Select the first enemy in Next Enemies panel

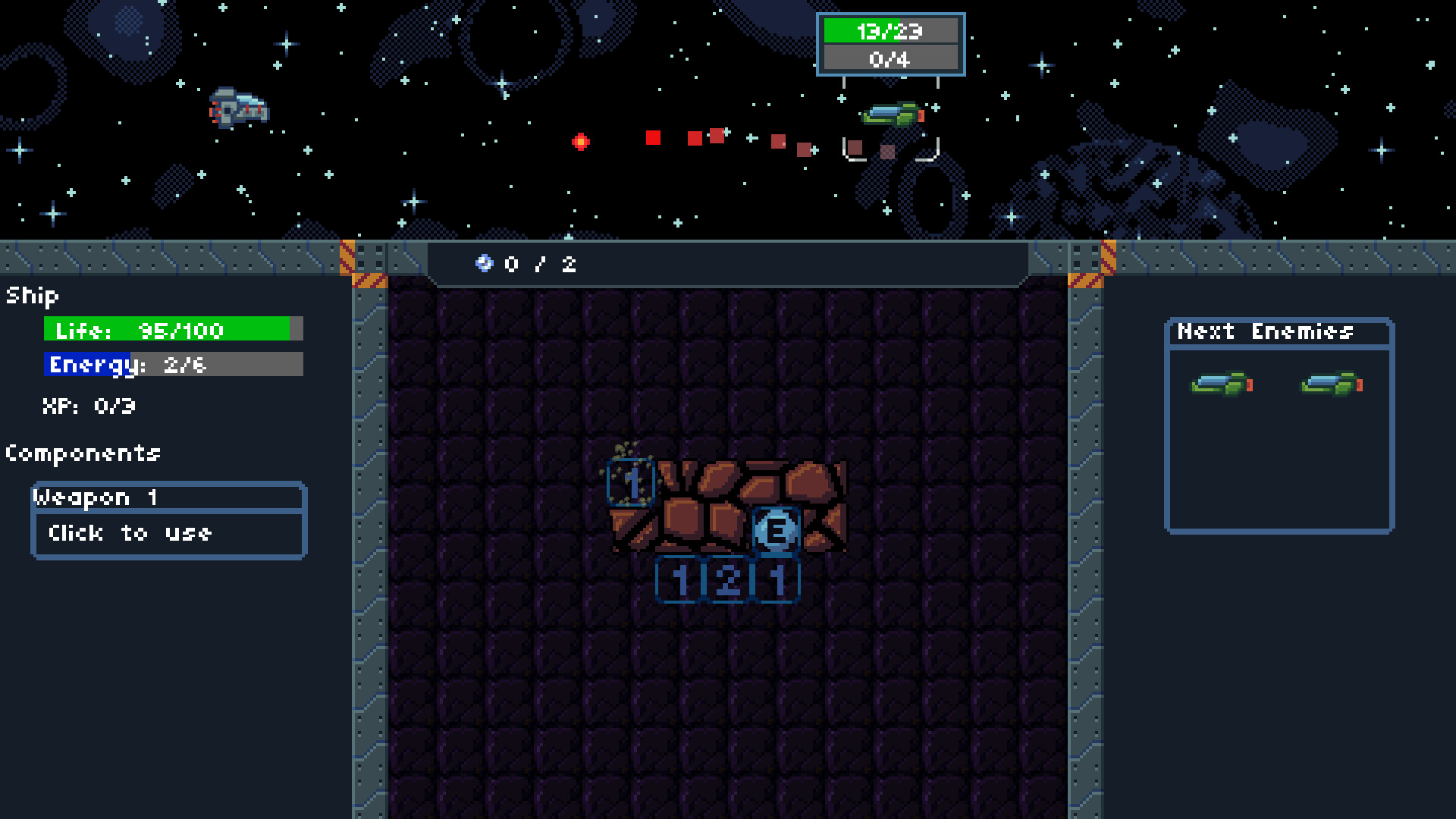click(1221, 384)
